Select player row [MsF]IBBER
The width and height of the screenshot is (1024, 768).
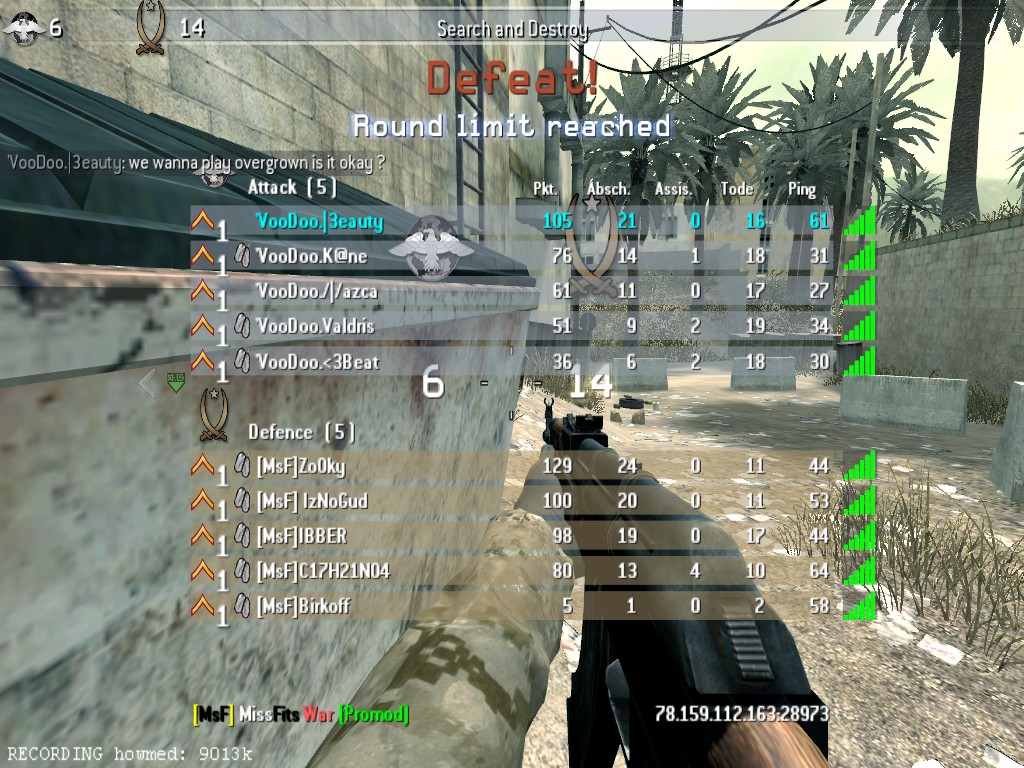click(x=301, y=536)
